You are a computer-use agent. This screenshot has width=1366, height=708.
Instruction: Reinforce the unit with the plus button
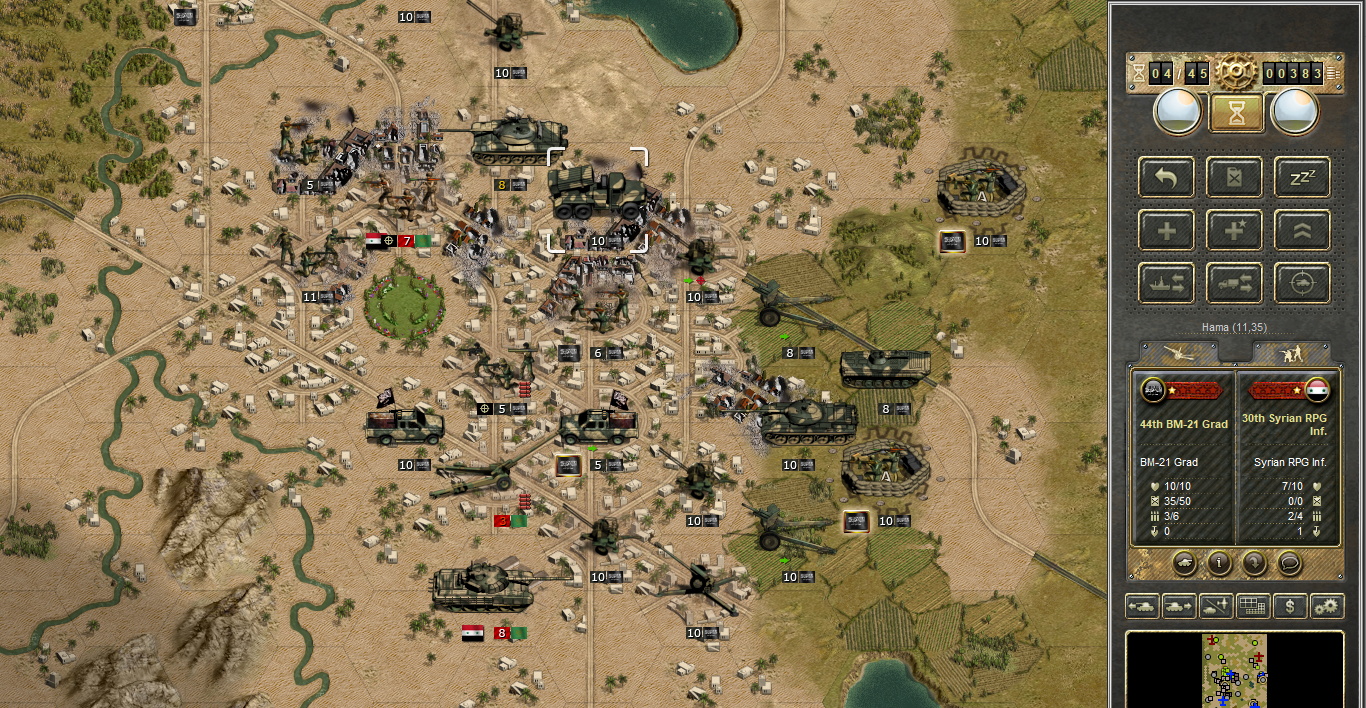click(x=1166, y=230)
